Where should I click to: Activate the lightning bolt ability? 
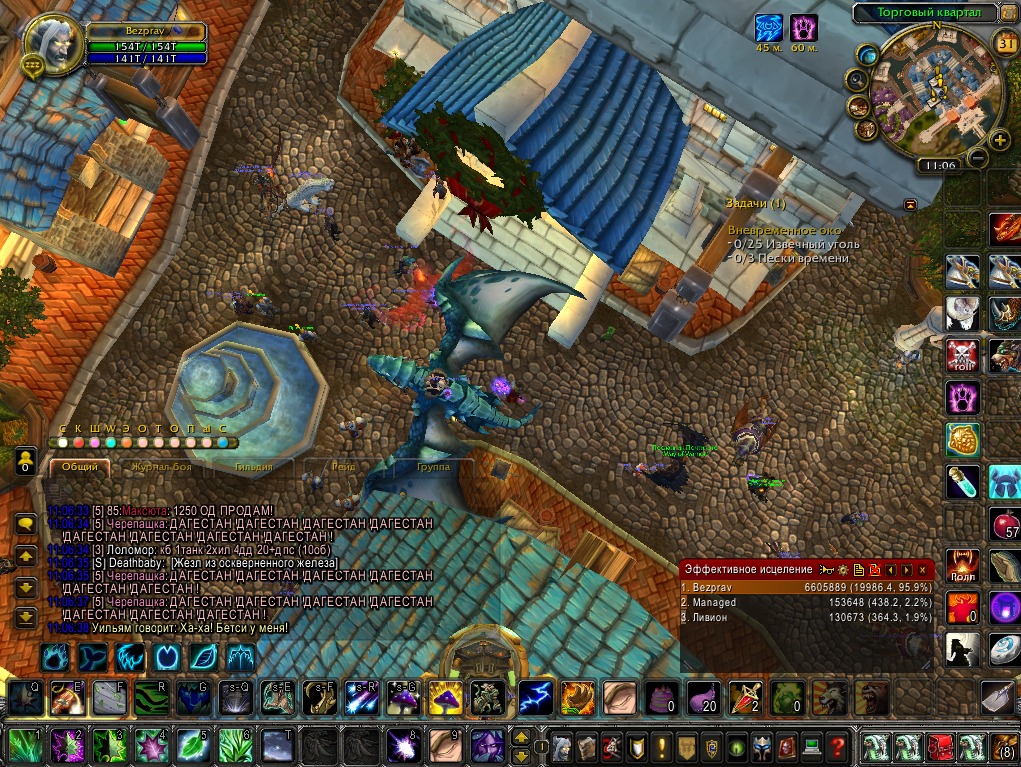click(535, 697)
